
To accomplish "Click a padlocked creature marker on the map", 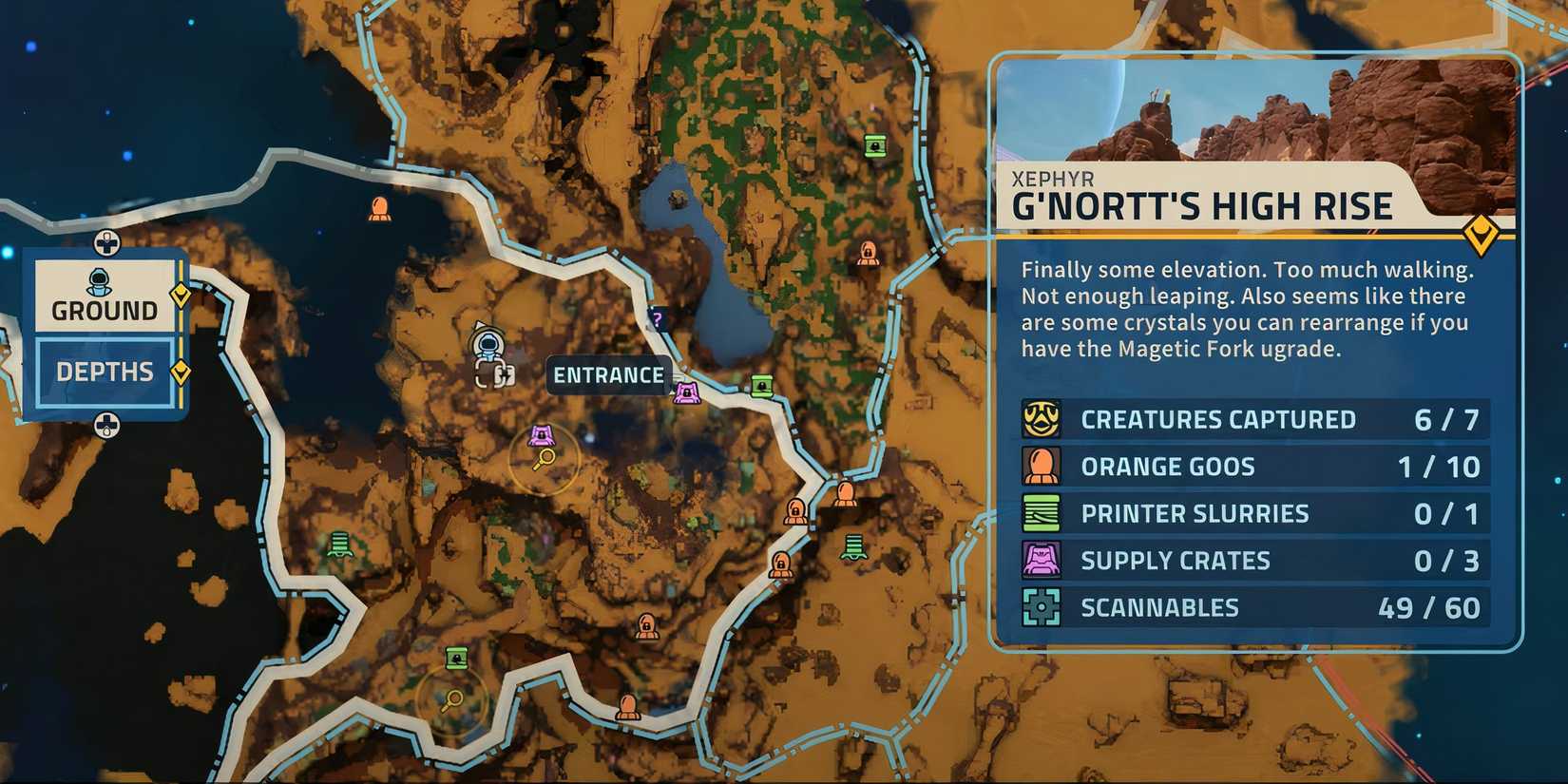I will 795,513.
